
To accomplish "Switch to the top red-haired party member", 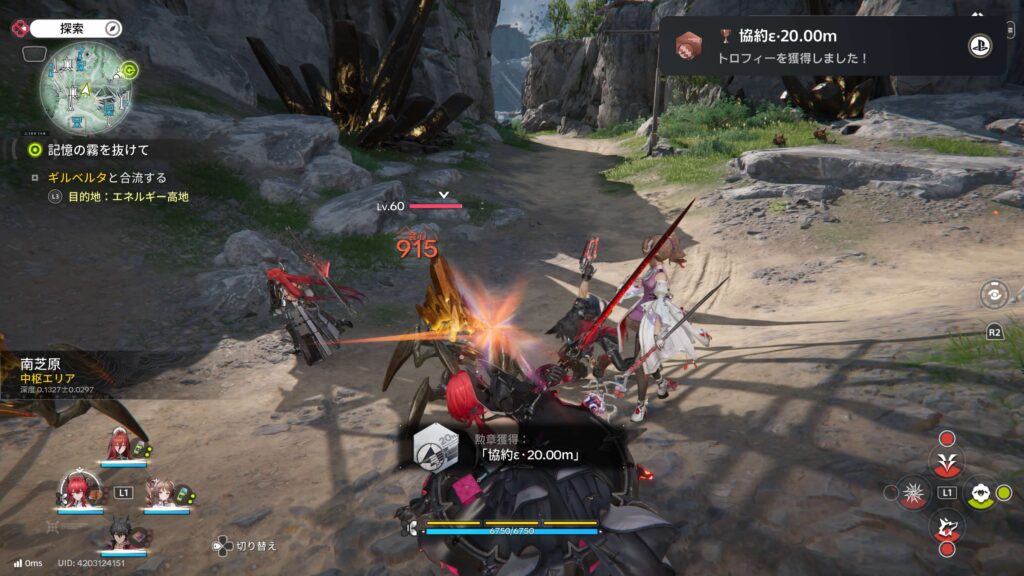I will 117,445.
